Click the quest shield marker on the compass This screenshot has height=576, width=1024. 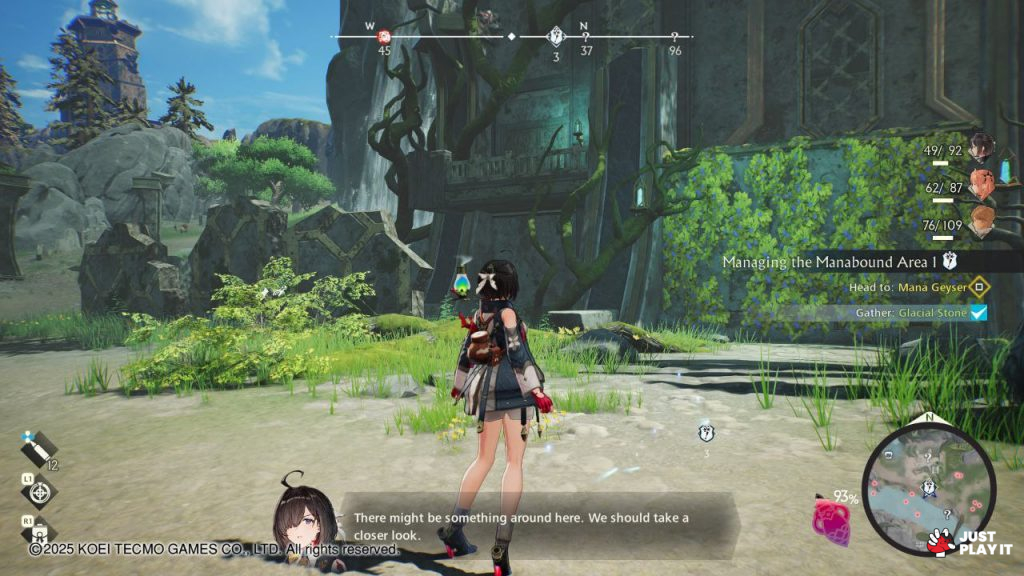[x=556, y=37]
